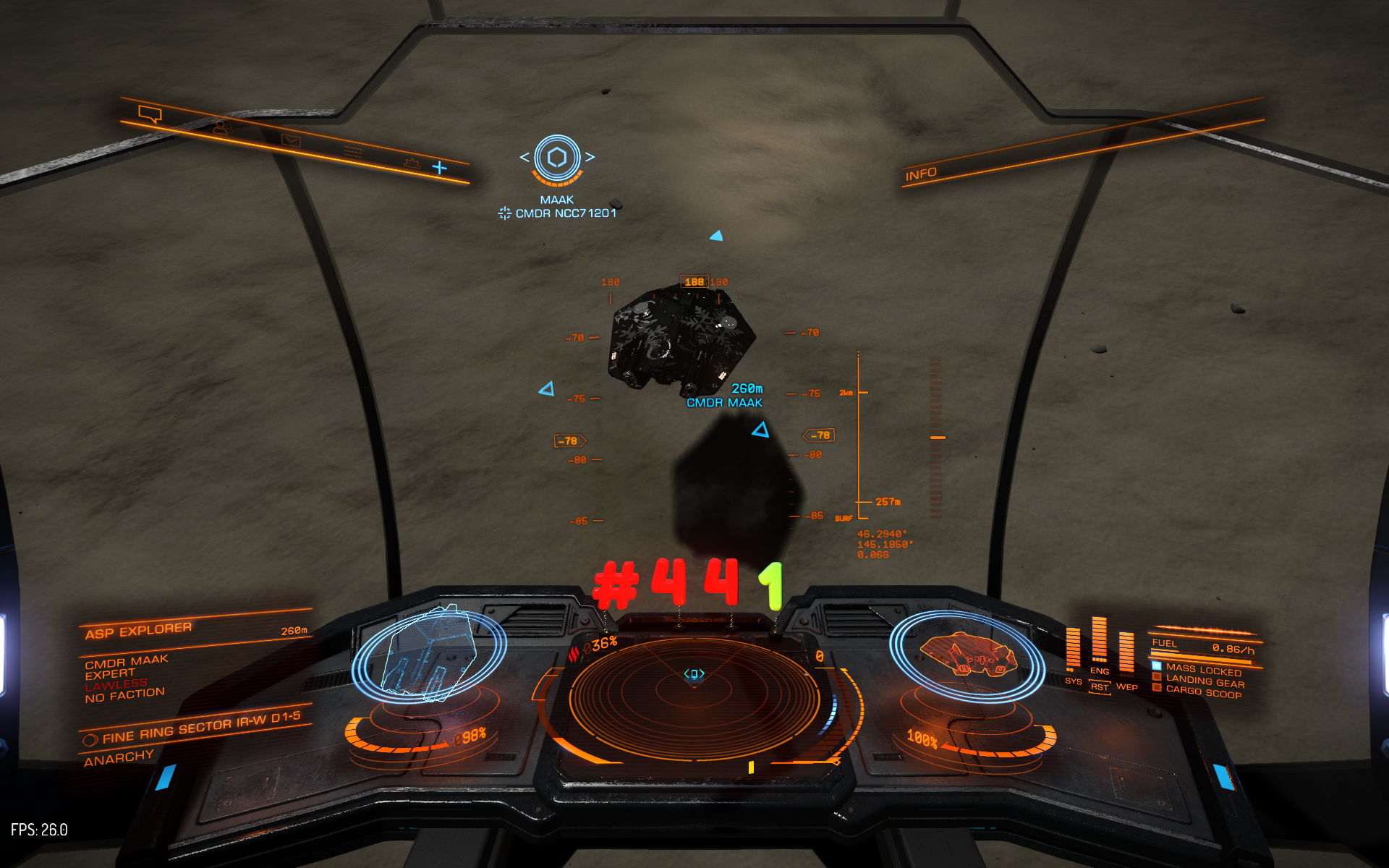Select the SYS power distributor column
Image resolution: width=1389 pixels, height=868 pixels.
[x=1073, y=651]
